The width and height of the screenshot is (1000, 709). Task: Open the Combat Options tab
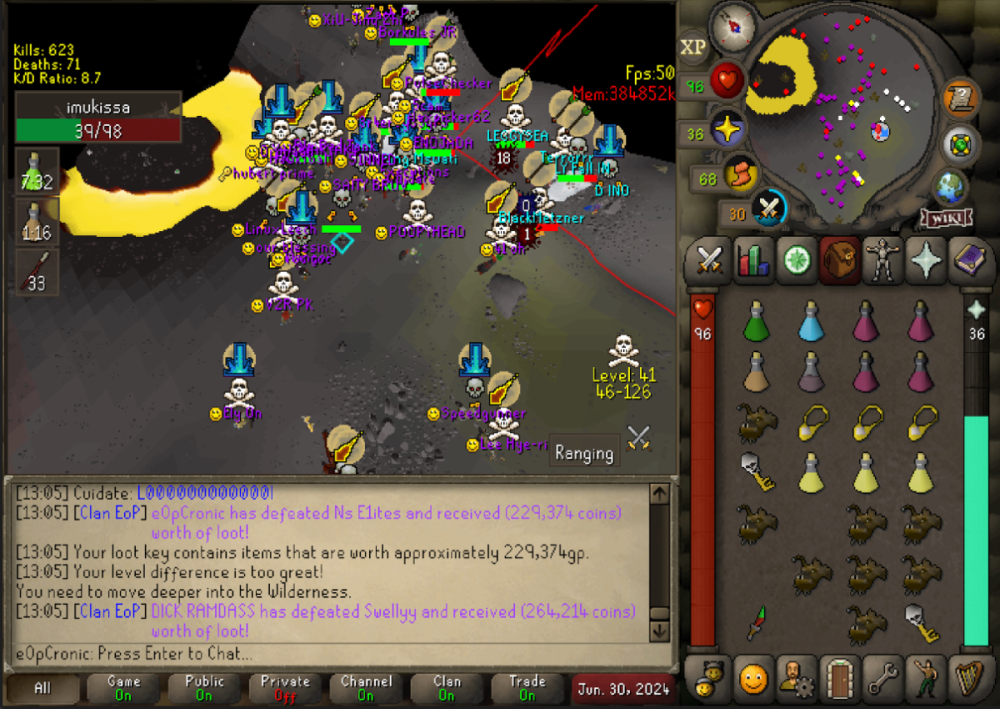coord(709,260)
